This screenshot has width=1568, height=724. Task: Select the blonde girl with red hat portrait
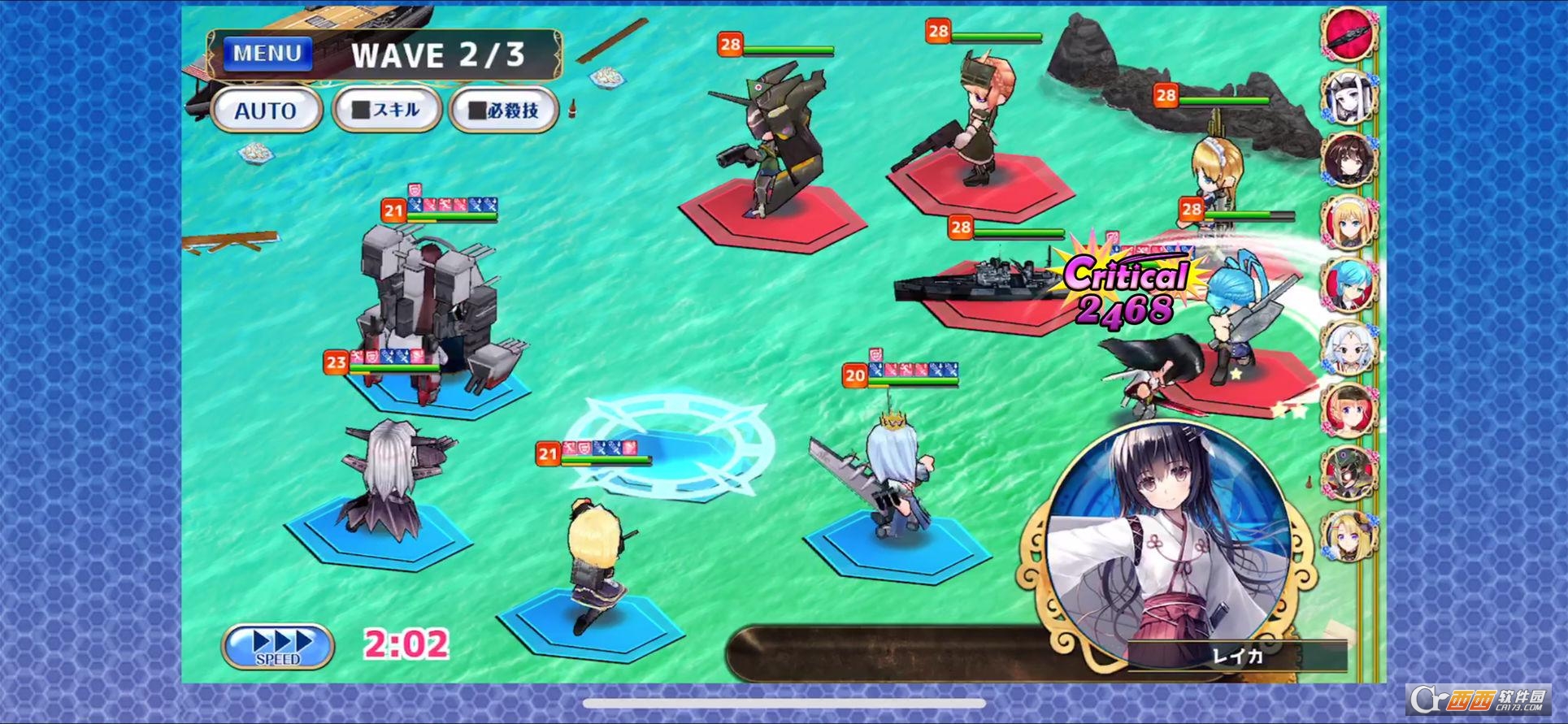[x=1349, y=410]
